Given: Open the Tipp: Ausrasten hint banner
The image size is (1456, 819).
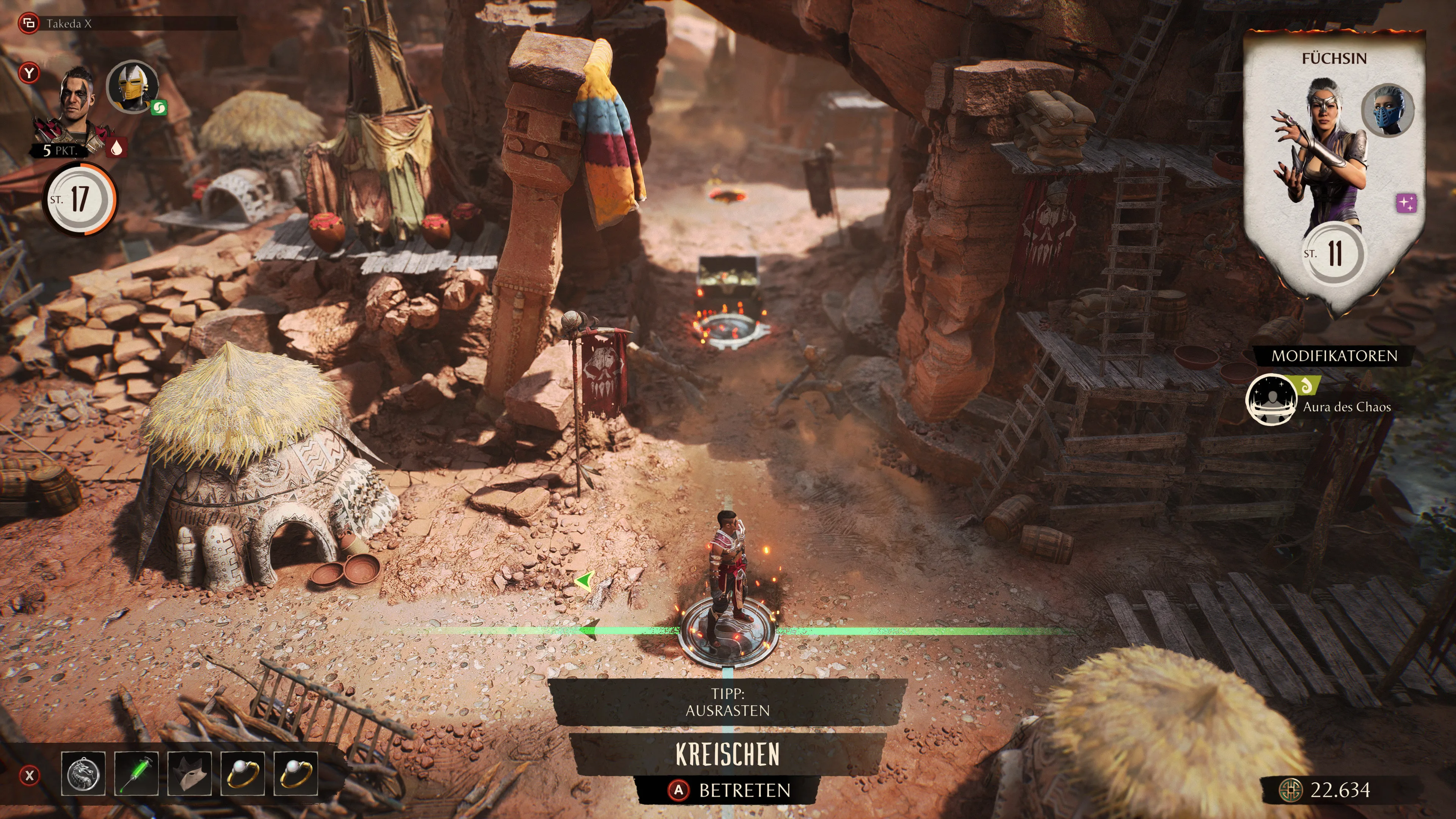Looking at the screenshot, I should pyautogui.click(x=728, y=702).
